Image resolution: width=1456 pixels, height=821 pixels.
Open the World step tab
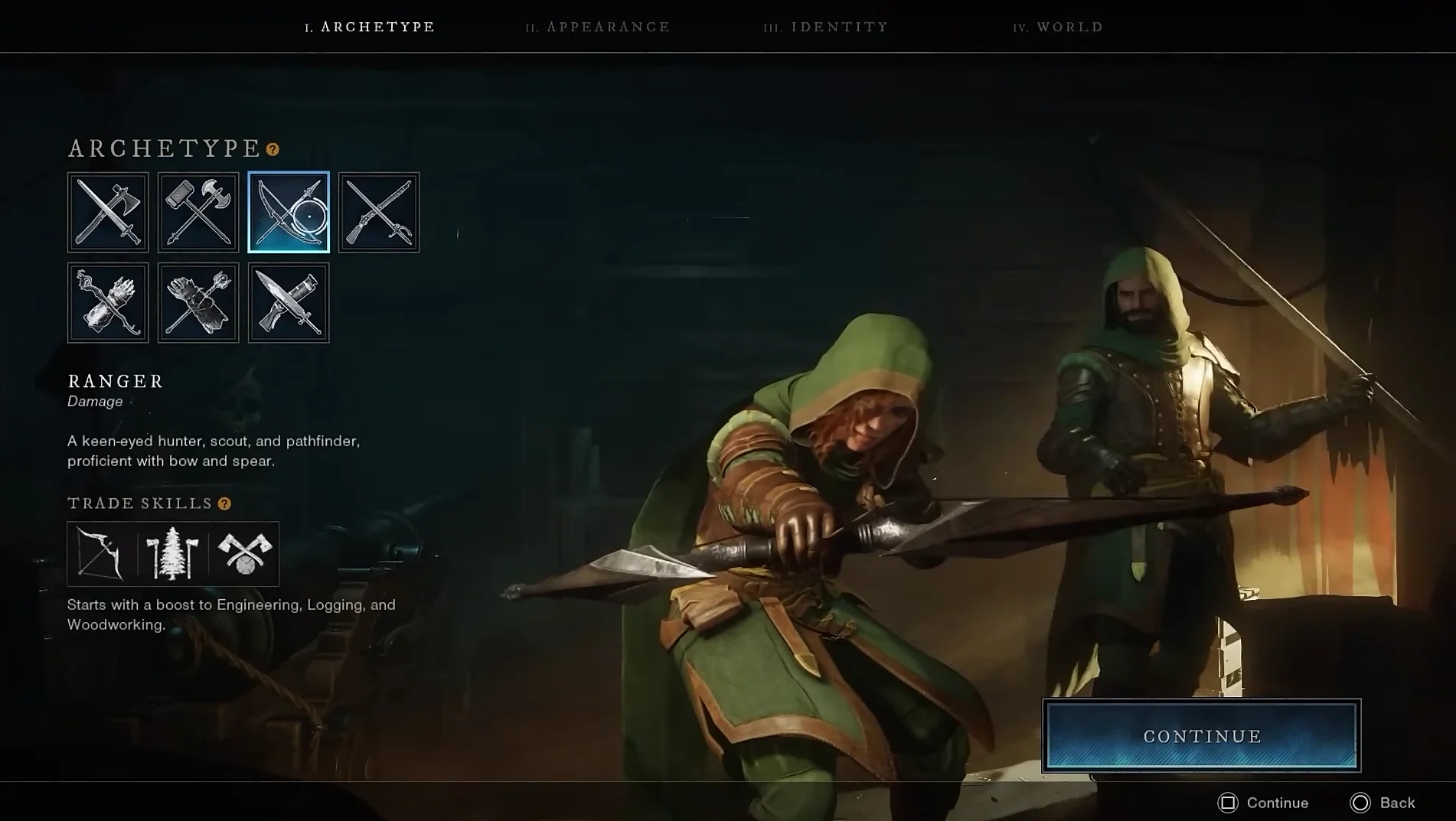pos(1059,27)
